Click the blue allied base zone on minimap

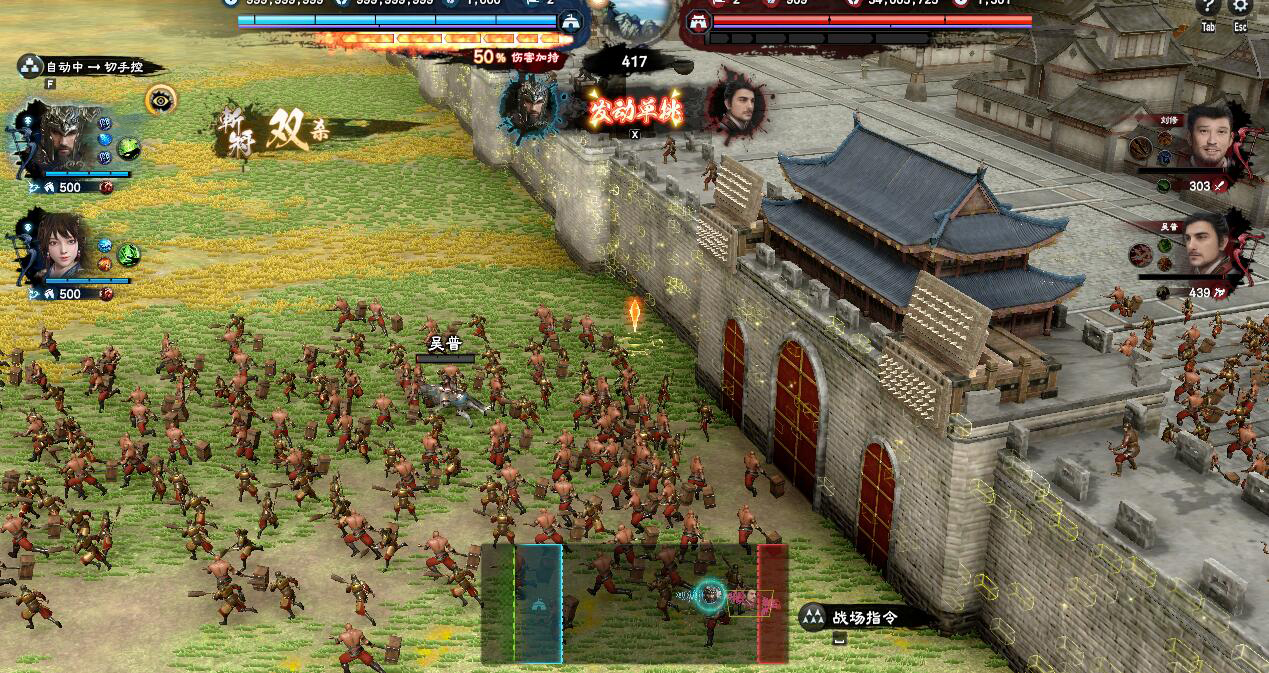point(538,603)
